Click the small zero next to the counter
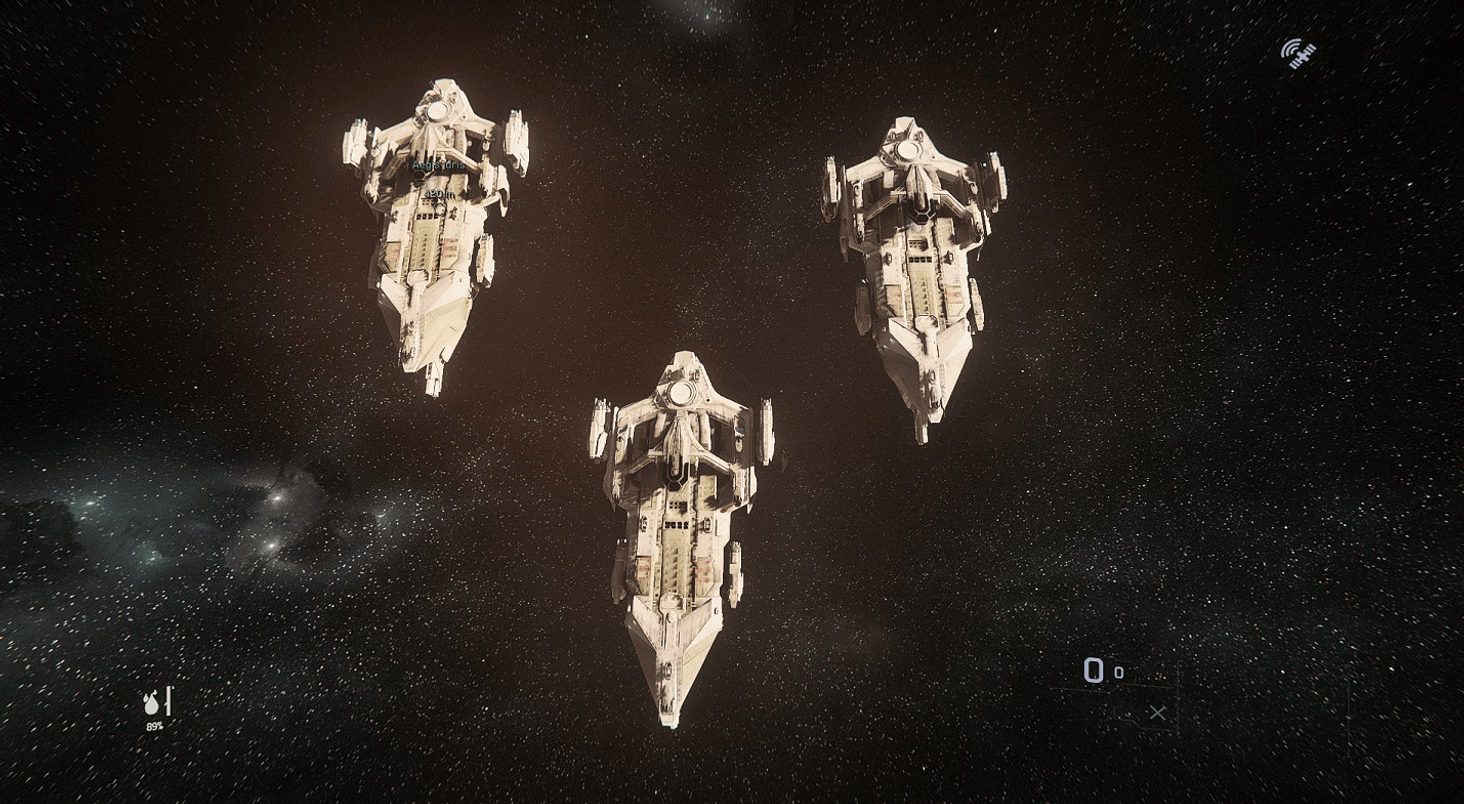This screenshot has width=1464, height=804. (1118, 673)
